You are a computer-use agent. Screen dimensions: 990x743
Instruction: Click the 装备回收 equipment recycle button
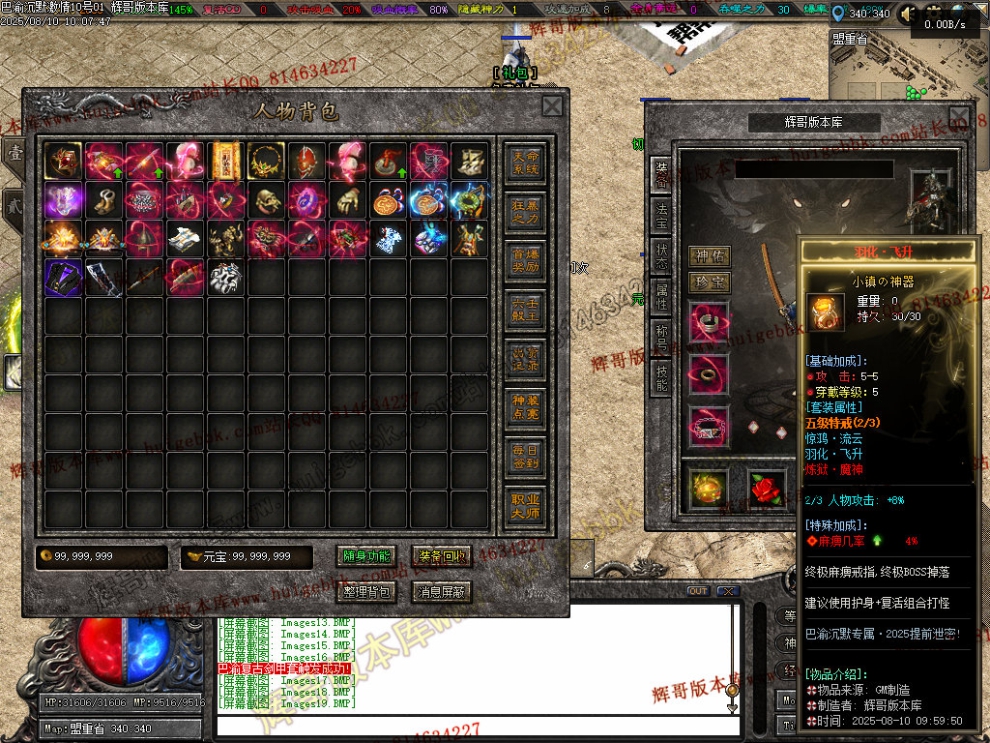click(441, 557)
